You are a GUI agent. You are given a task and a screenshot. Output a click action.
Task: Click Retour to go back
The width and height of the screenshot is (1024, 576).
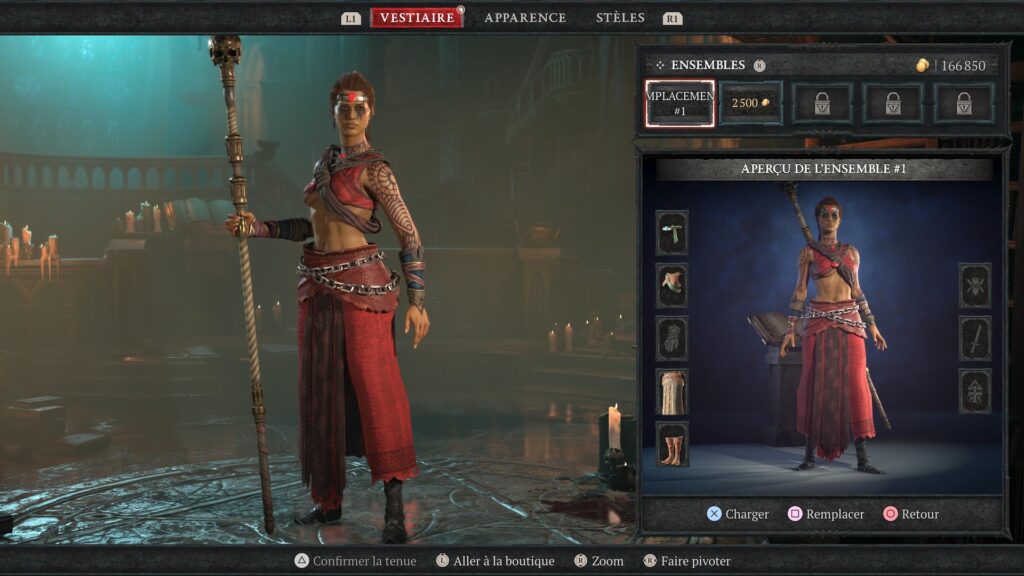click(911, 514)
